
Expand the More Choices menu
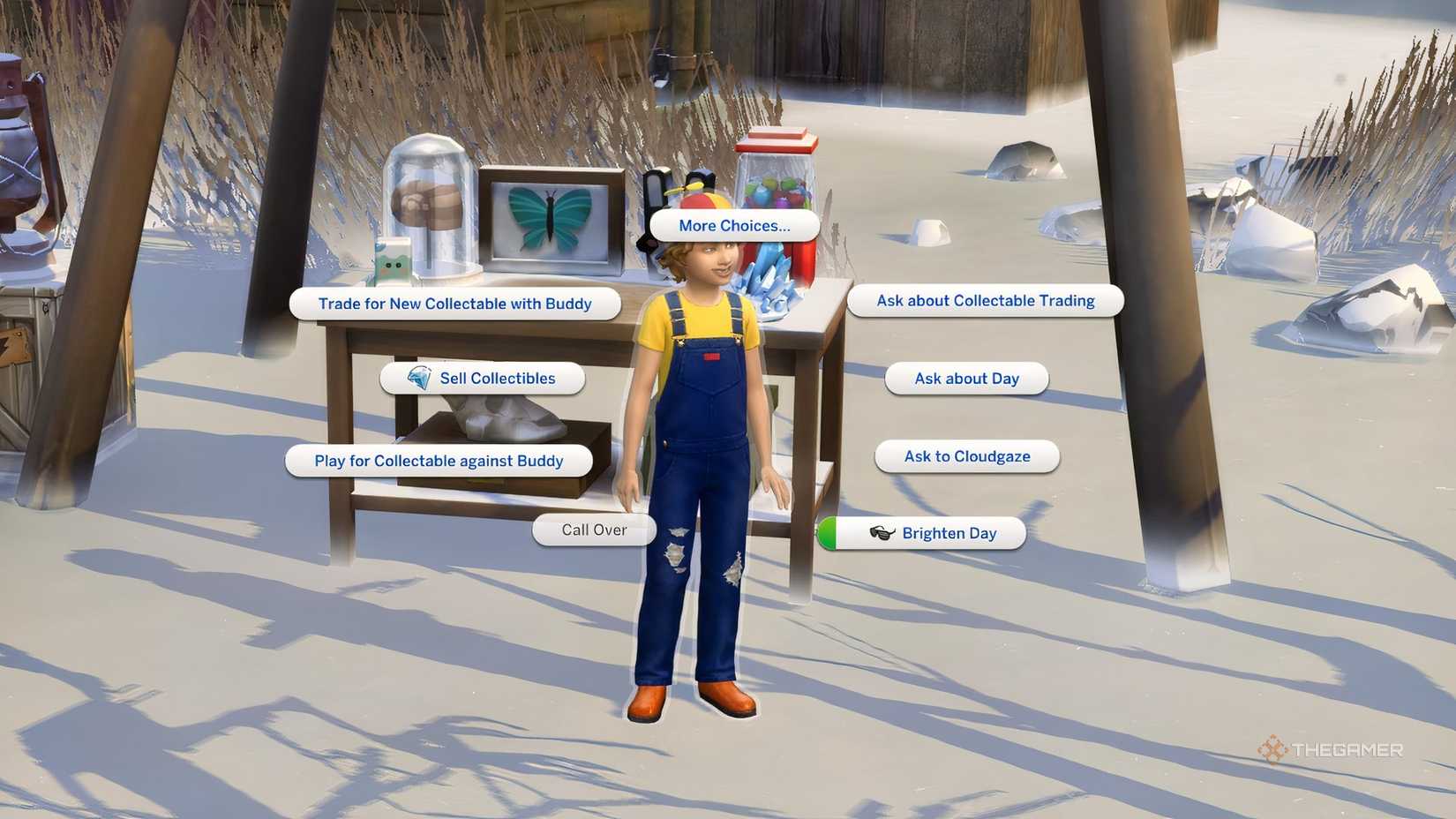734,225
